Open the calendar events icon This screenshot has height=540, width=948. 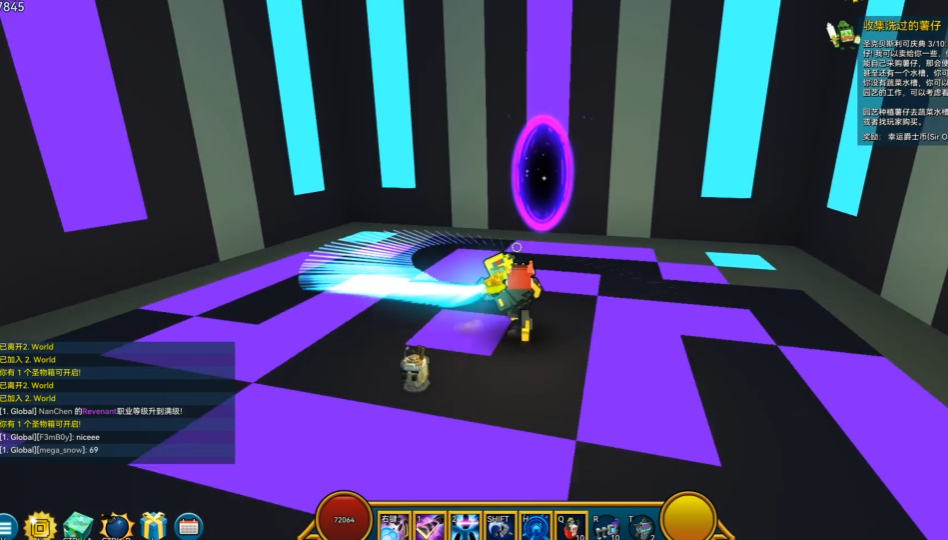[188, 526]
